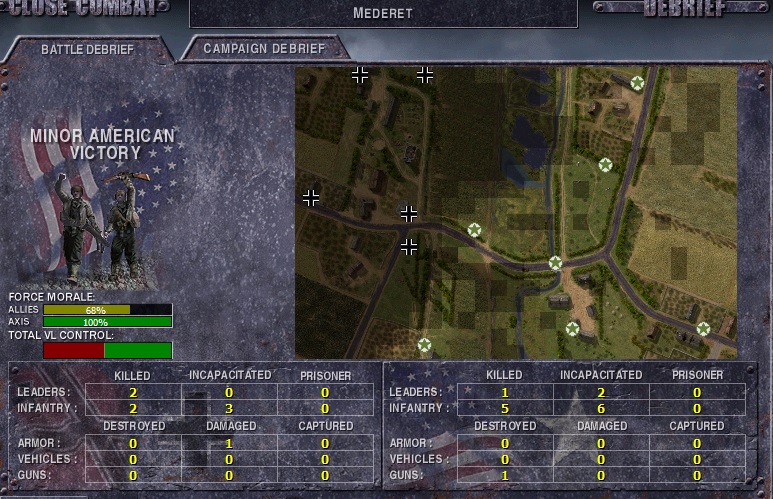The width and height of the screenshot is (773, 499).
Task: Click the Mederet battlefield overview map
Action: [x=515, y=212]
